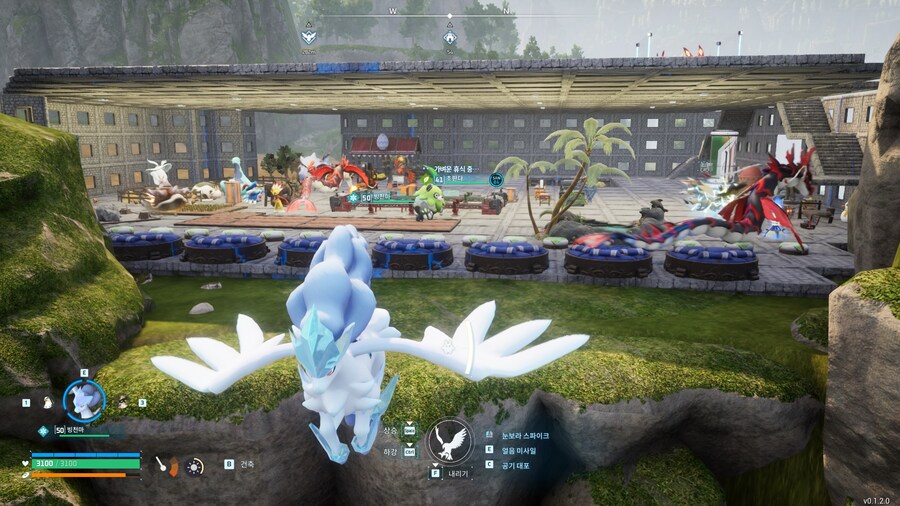Click the day-night sun clock icon
The width and height of the screenshot is (900, 506).
[x=195, y=466]
